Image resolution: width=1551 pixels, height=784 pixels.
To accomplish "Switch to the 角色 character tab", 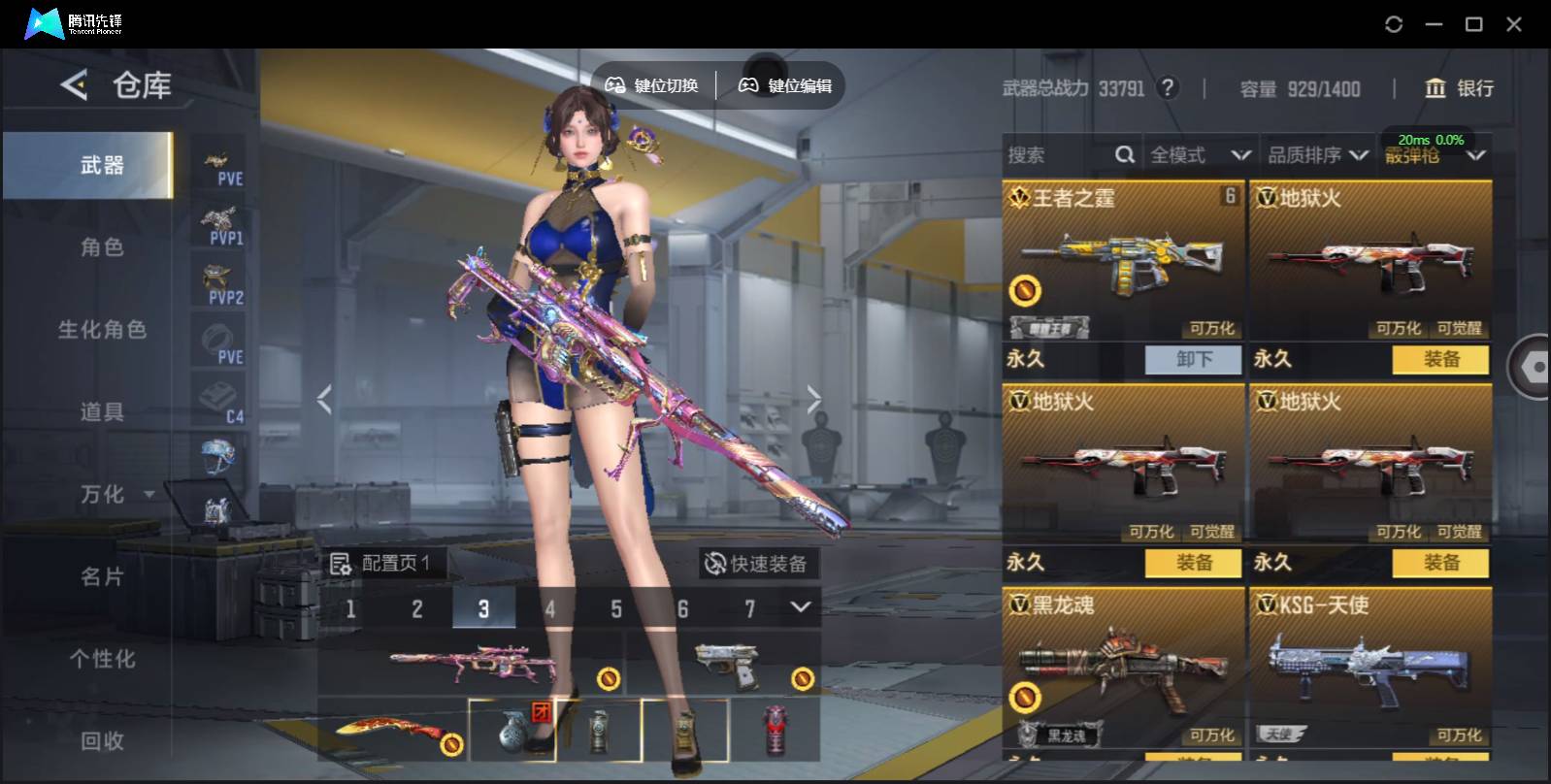I will (102, 247).
